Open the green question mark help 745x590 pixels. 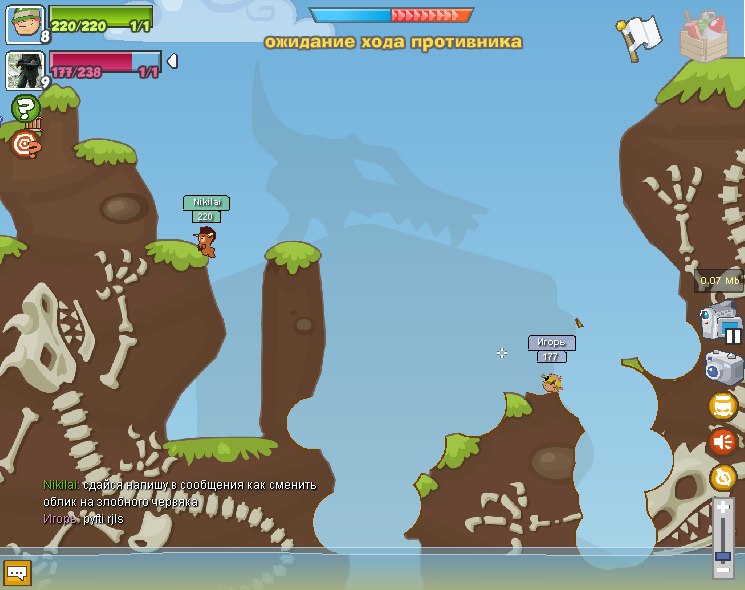[x=24, y=108]
